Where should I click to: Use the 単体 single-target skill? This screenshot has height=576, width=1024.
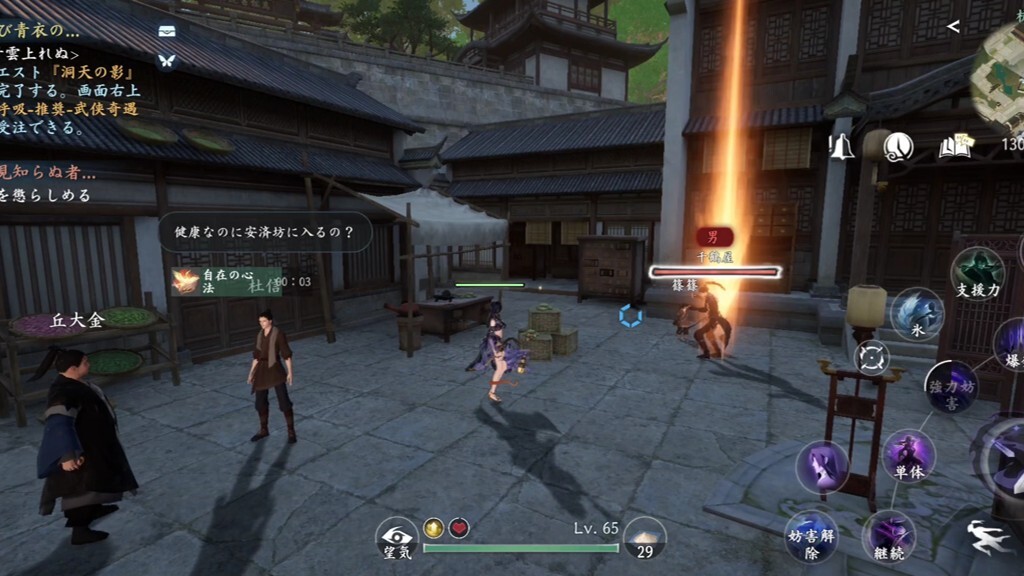(x=908, y=456)
